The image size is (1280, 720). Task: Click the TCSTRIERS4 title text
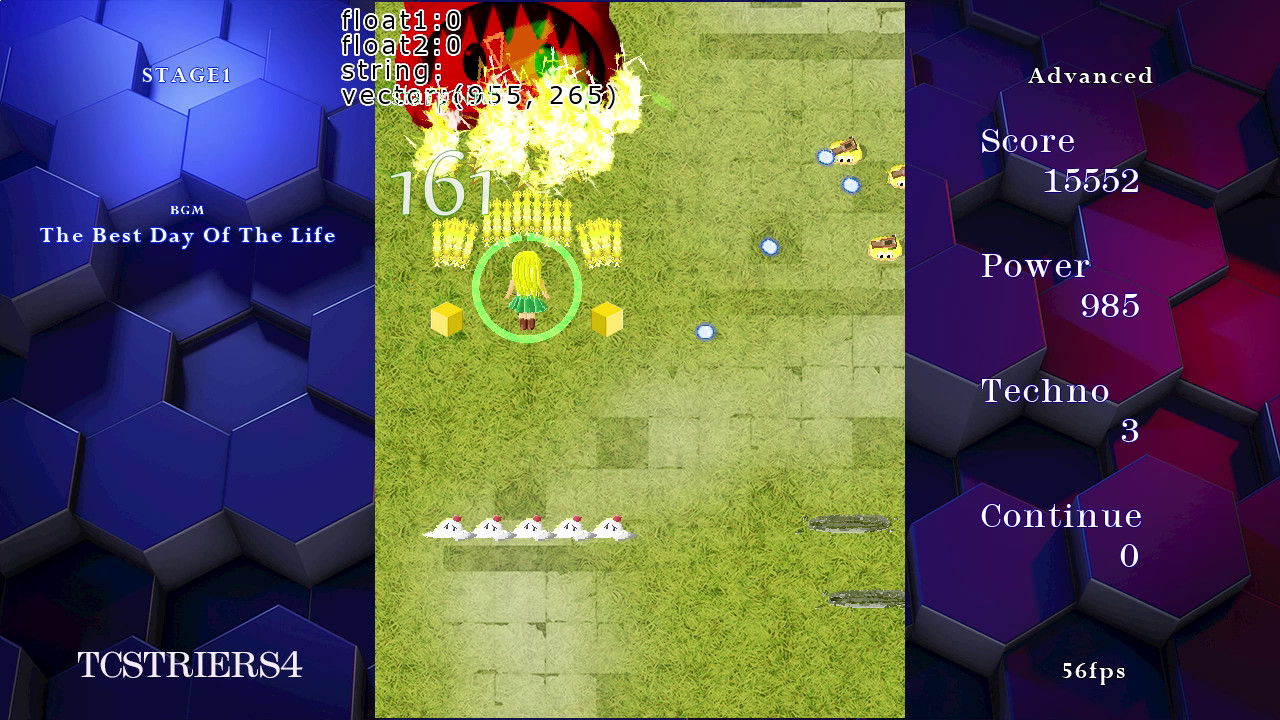pyautogui.click(x=188, y=665)
